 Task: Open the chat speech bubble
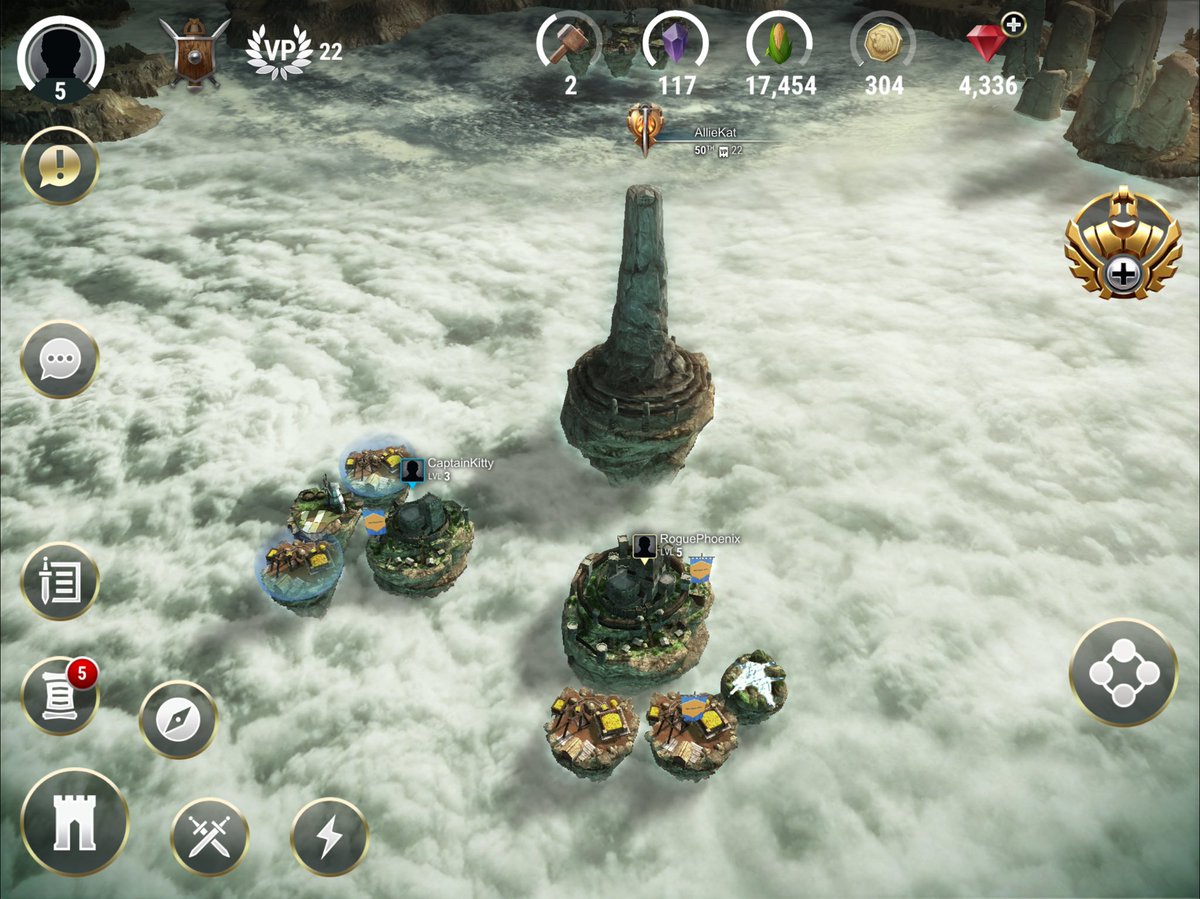[60, 359]
